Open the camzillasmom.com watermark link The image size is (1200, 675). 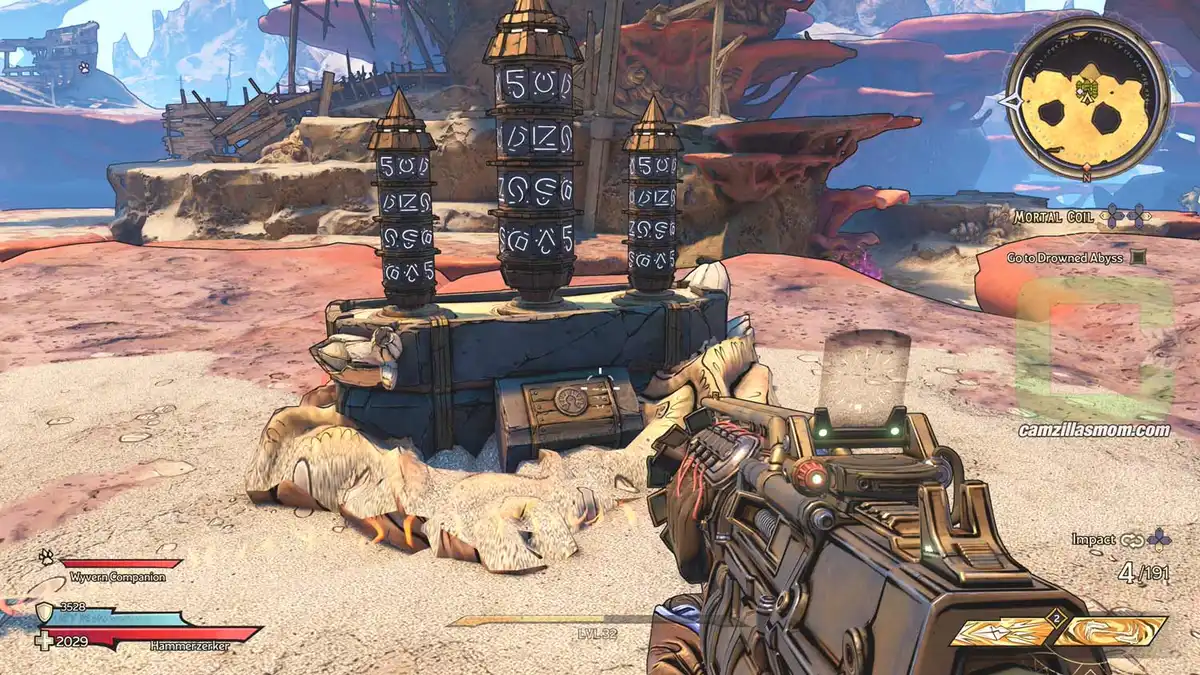(x=1095, y=431)
